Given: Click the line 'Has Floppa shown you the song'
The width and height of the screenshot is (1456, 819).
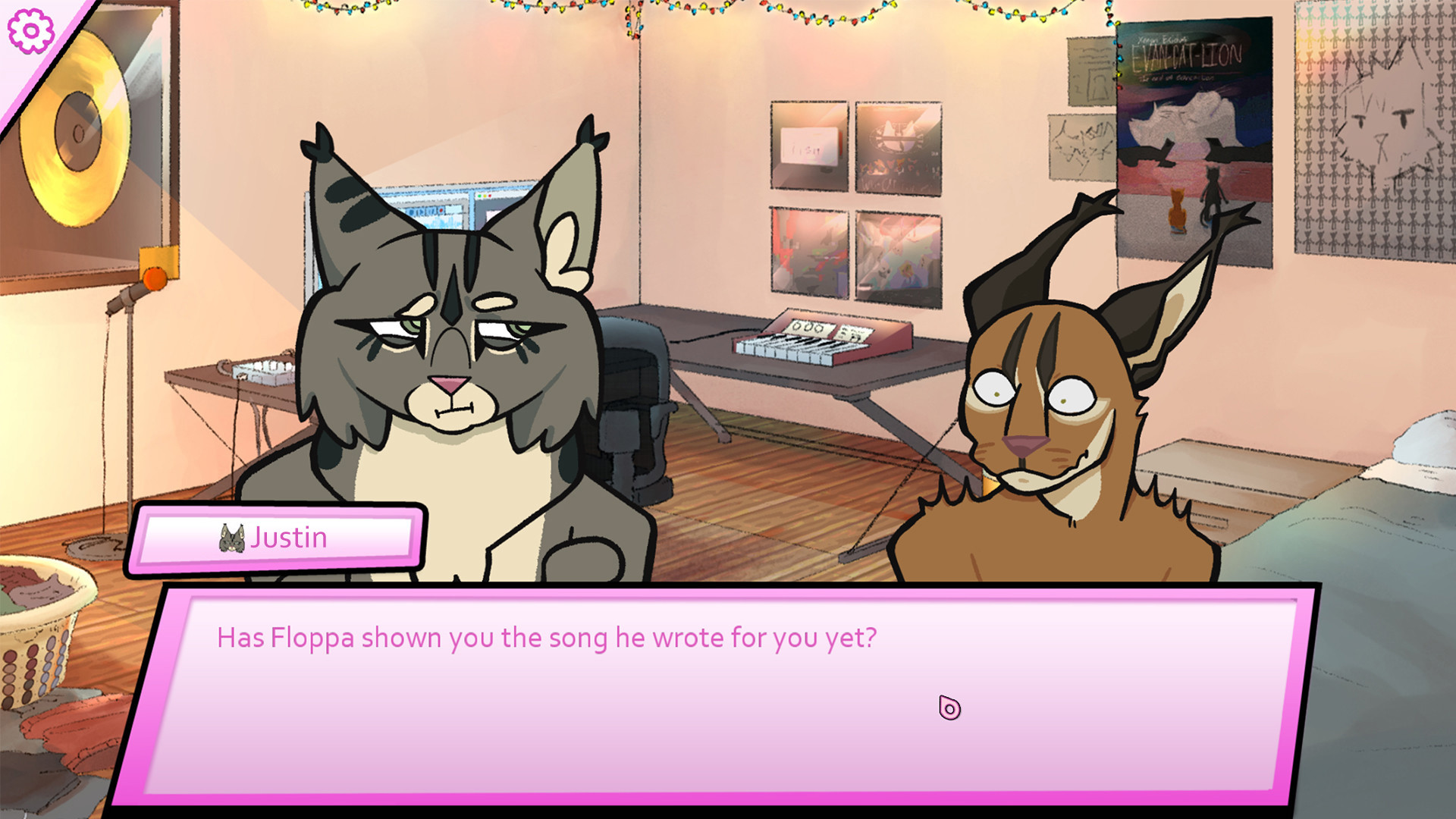Looking at the screenshot, I should tap(546, 639).
